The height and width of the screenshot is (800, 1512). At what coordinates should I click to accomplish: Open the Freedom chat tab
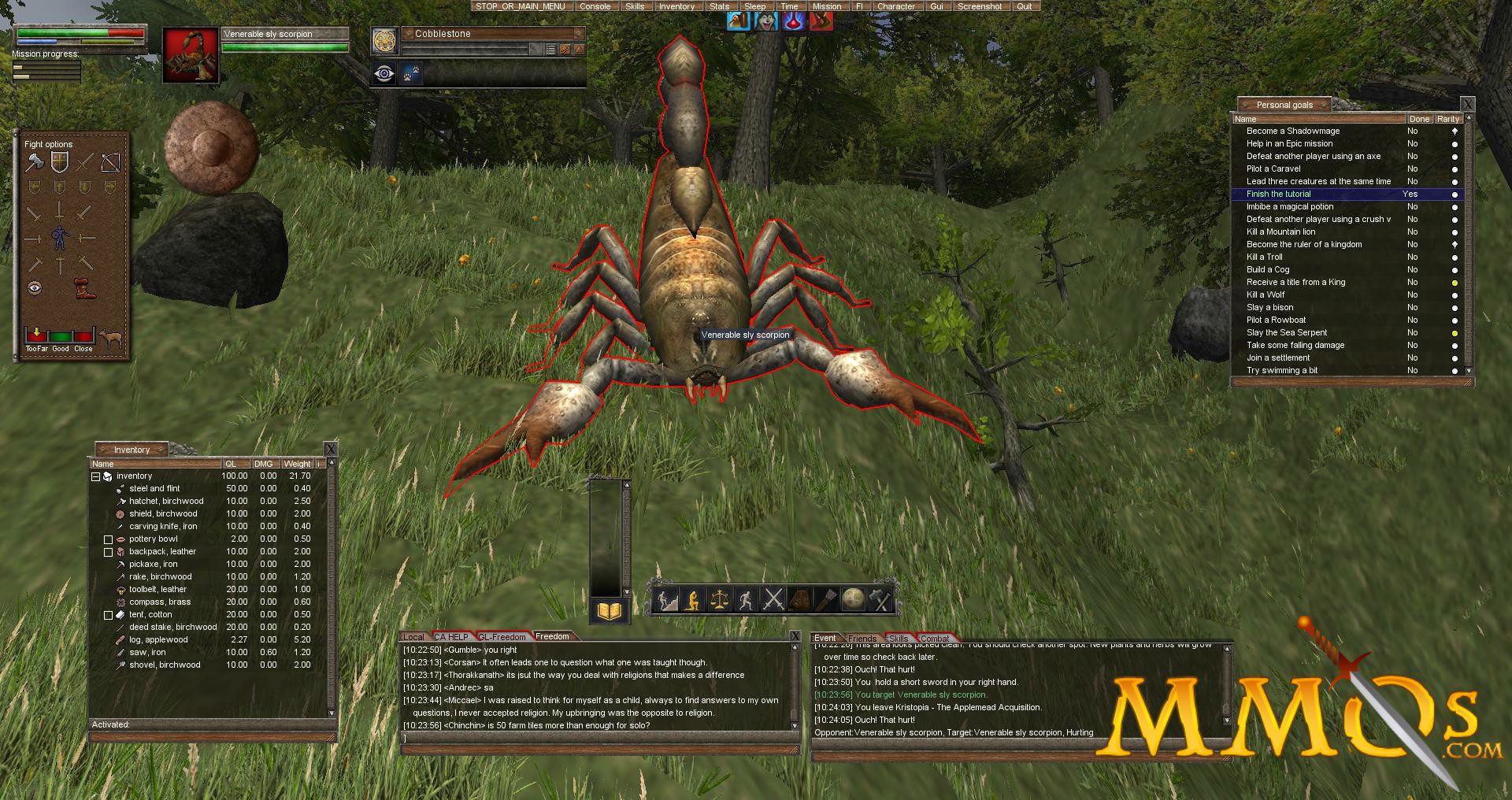click(x=553, y=636)
